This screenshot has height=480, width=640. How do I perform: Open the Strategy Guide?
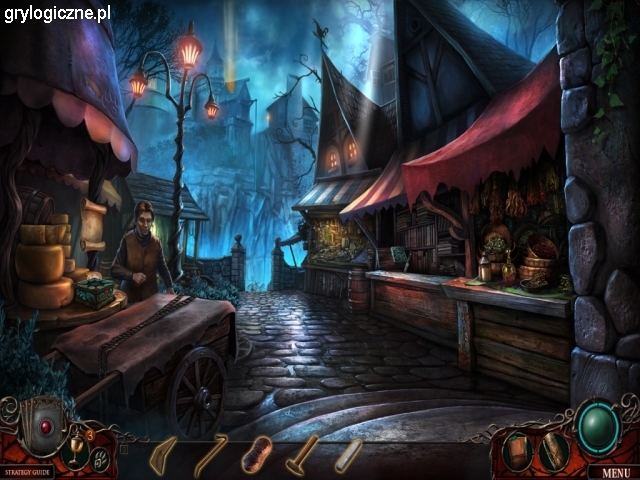pos(27,471)
